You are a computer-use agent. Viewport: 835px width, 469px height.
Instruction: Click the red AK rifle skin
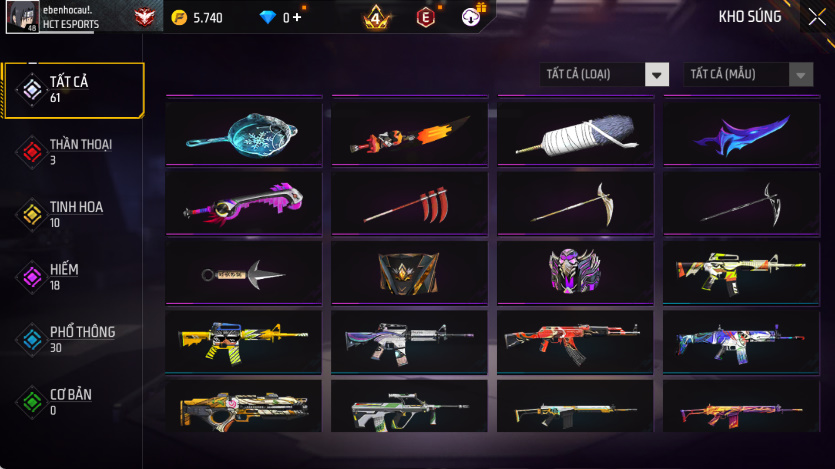pos(575,340)
